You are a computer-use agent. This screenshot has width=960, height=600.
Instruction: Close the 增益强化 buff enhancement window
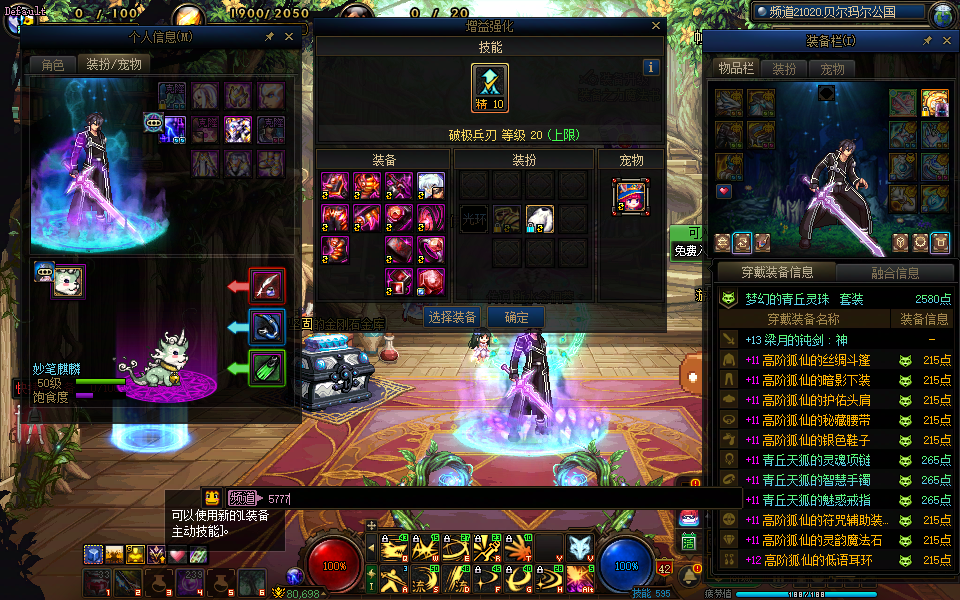pos(656,28)
